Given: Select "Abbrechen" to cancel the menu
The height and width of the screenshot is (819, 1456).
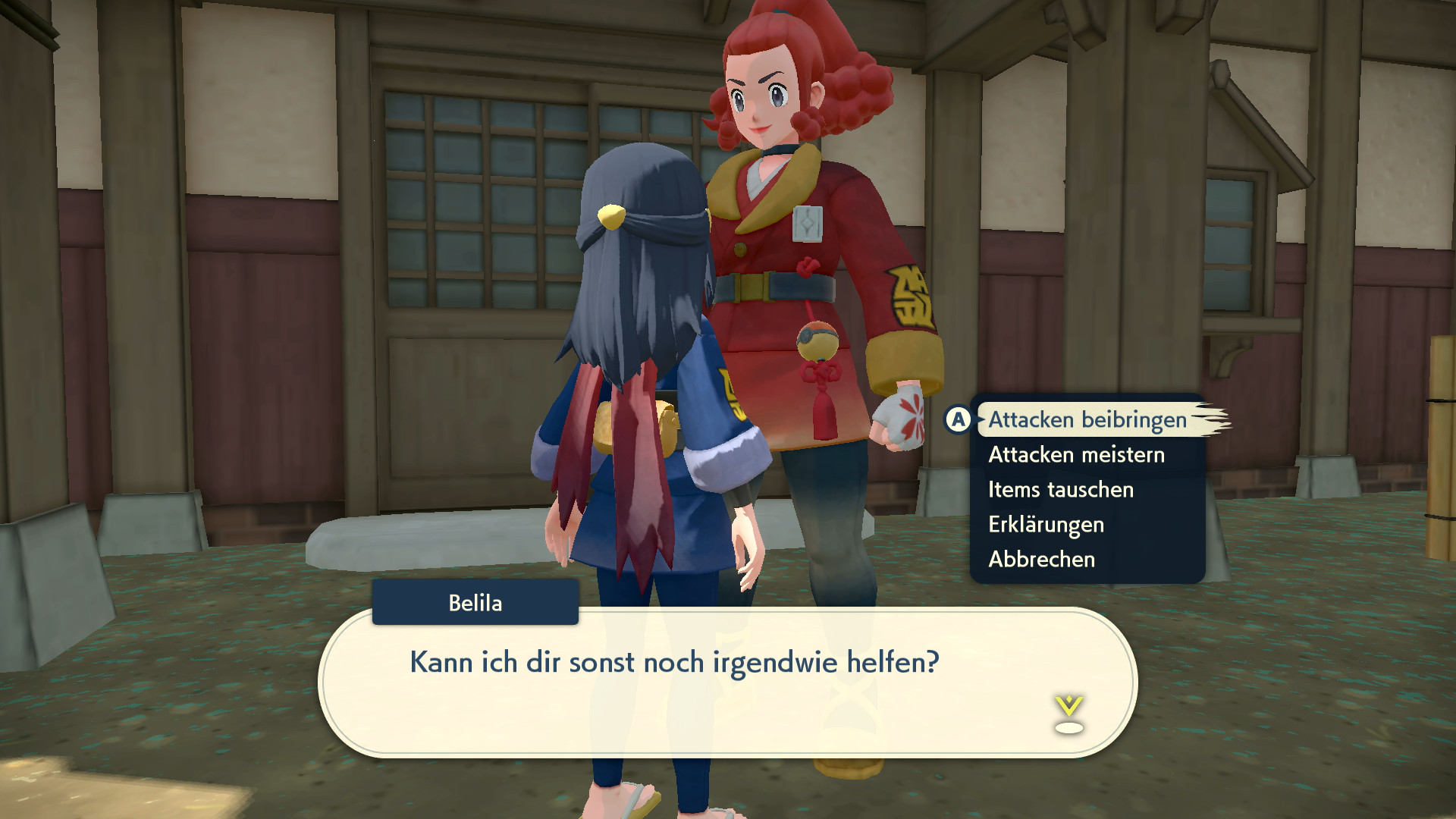Looking at the screenshot, I should pos(1040,560).
